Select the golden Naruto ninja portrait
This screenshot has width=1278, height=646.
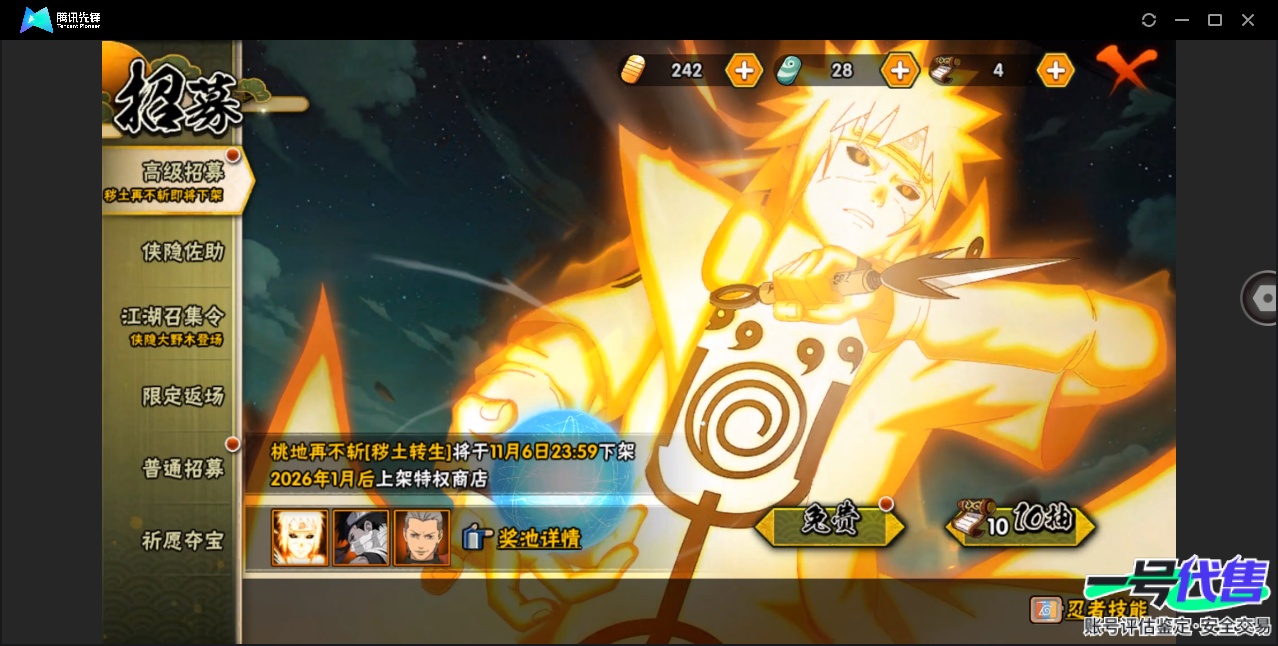point(300,538)
